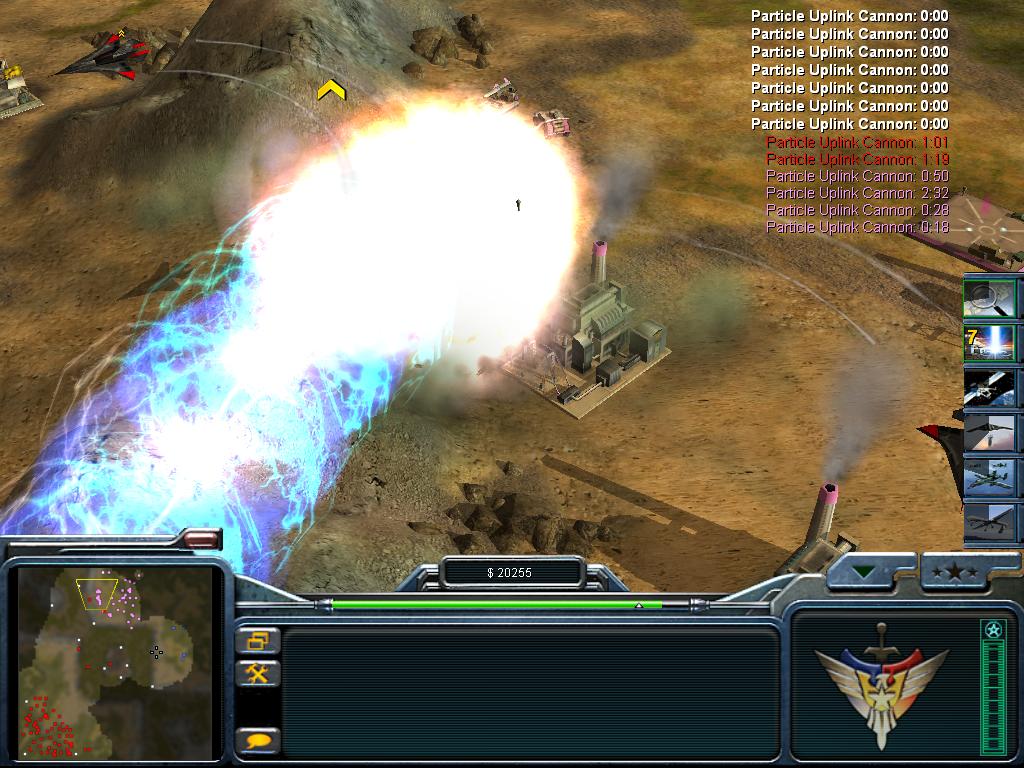Call in the A-10 airstrike power

(x=990, y=478)
